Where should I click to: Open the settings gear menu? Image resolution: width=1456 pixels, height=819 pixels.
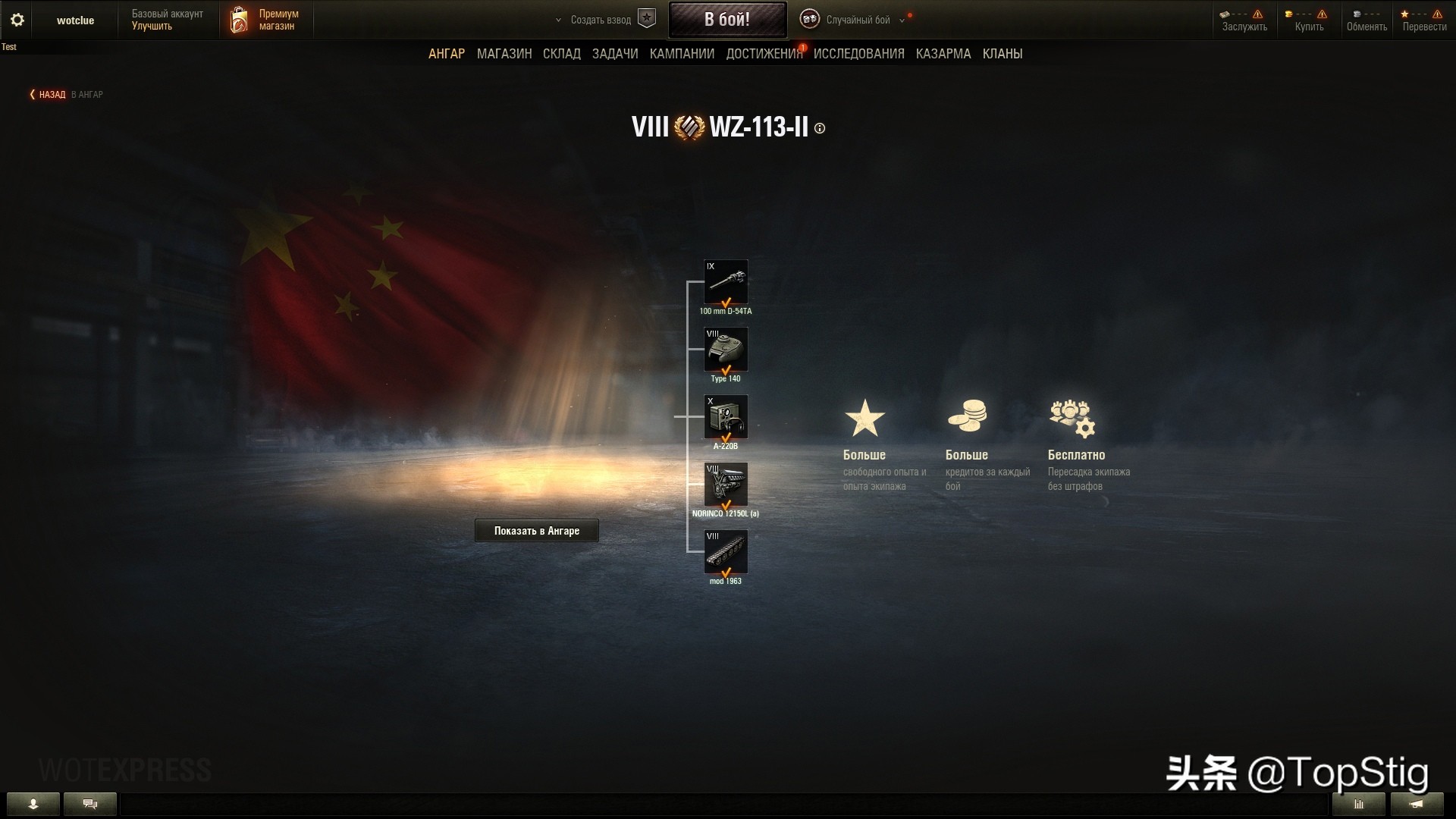[x=17, y=20]
